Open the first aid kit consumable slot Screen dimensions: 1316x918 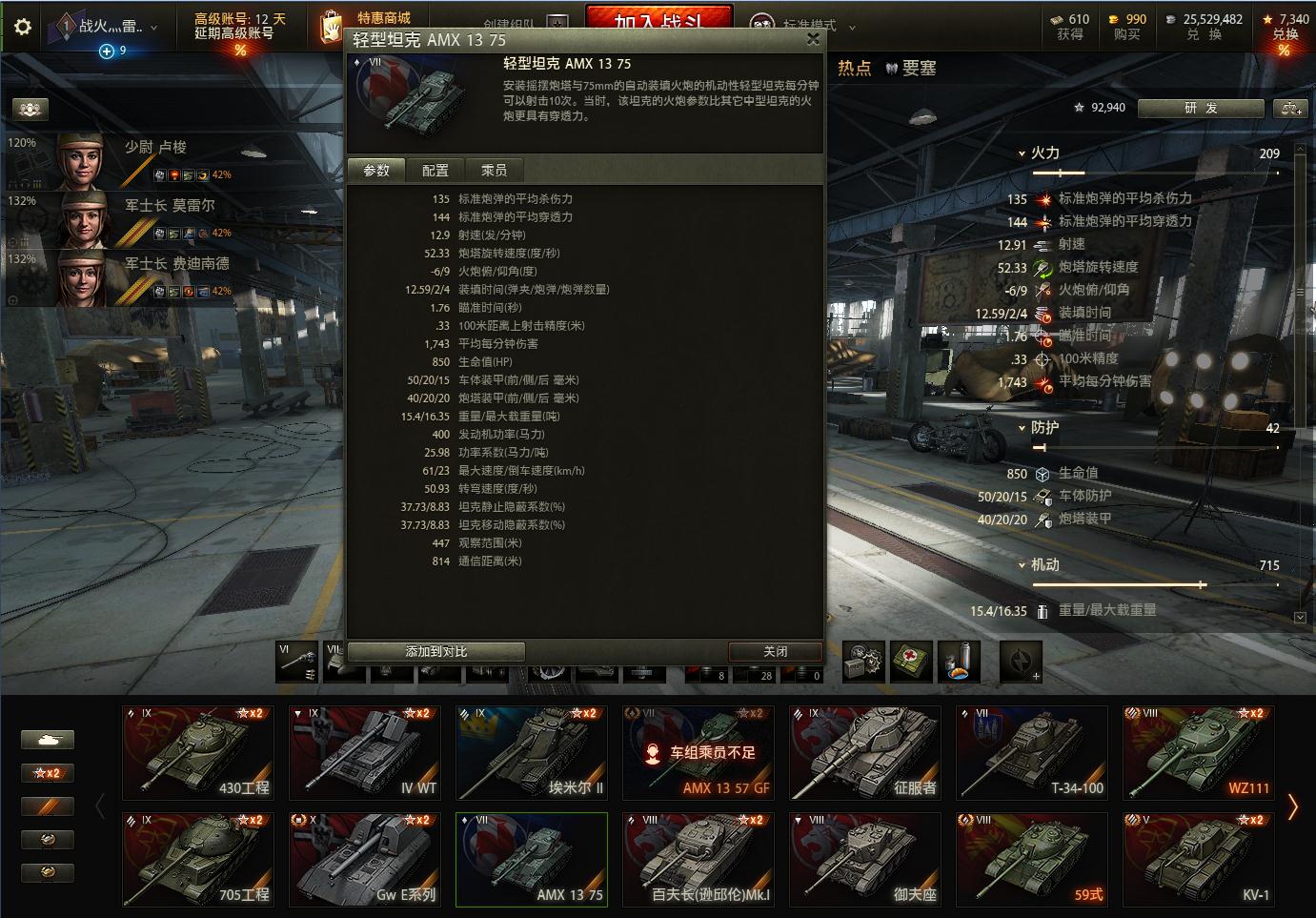912,661
